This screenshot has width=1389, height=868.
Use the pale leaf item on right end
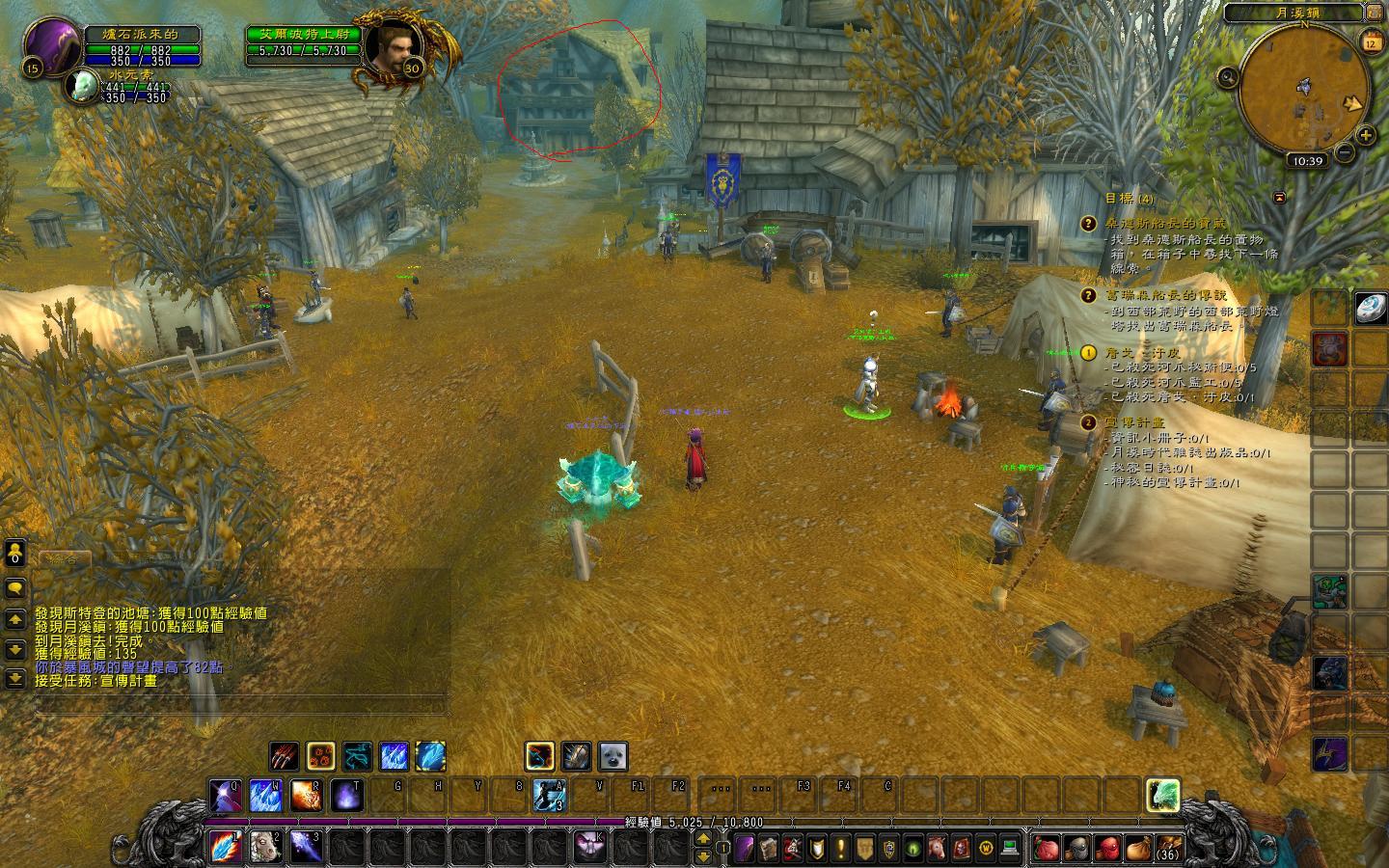(1164, 795)
